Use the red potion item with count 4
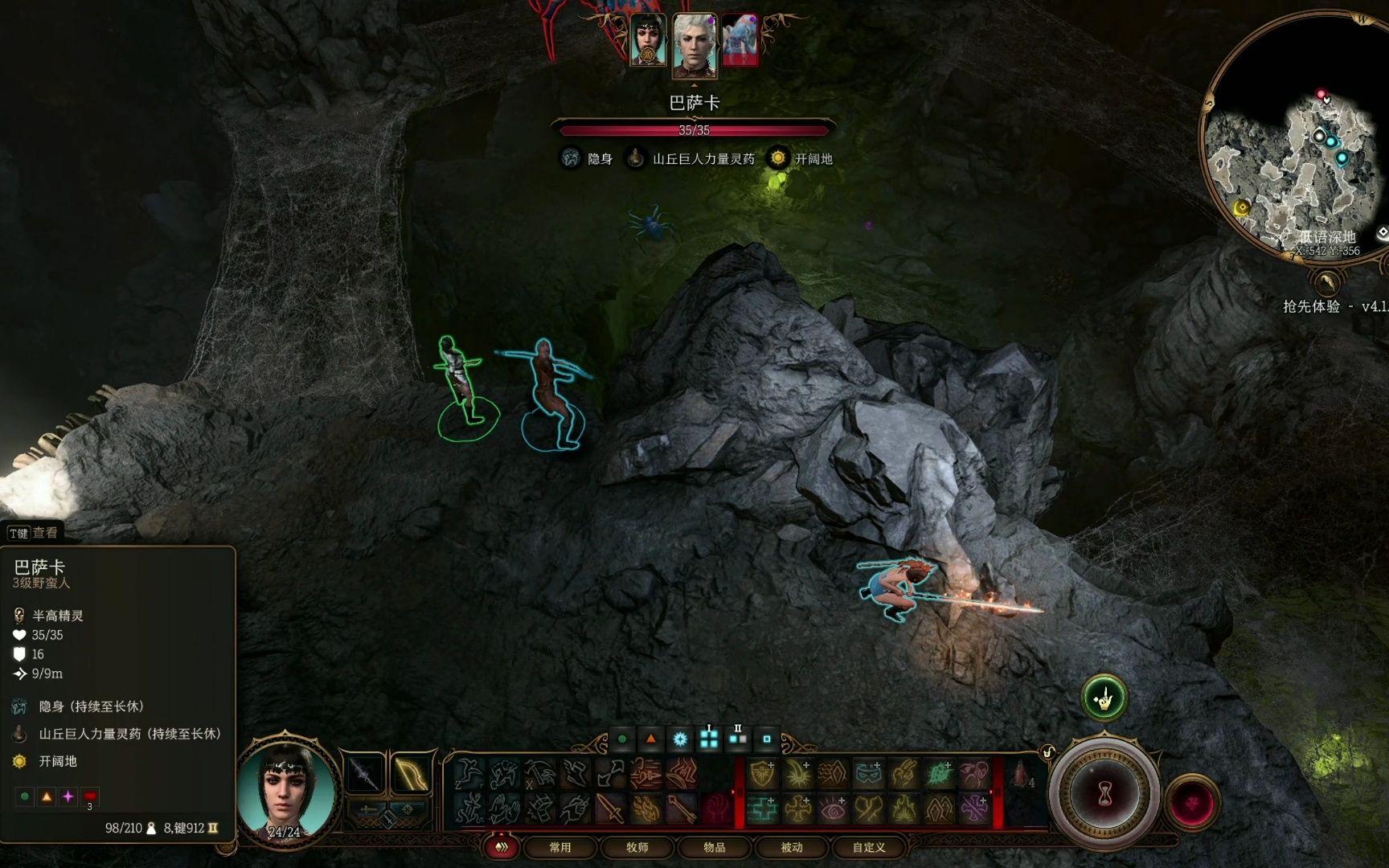The image size is (1389, 868). 1021,774
